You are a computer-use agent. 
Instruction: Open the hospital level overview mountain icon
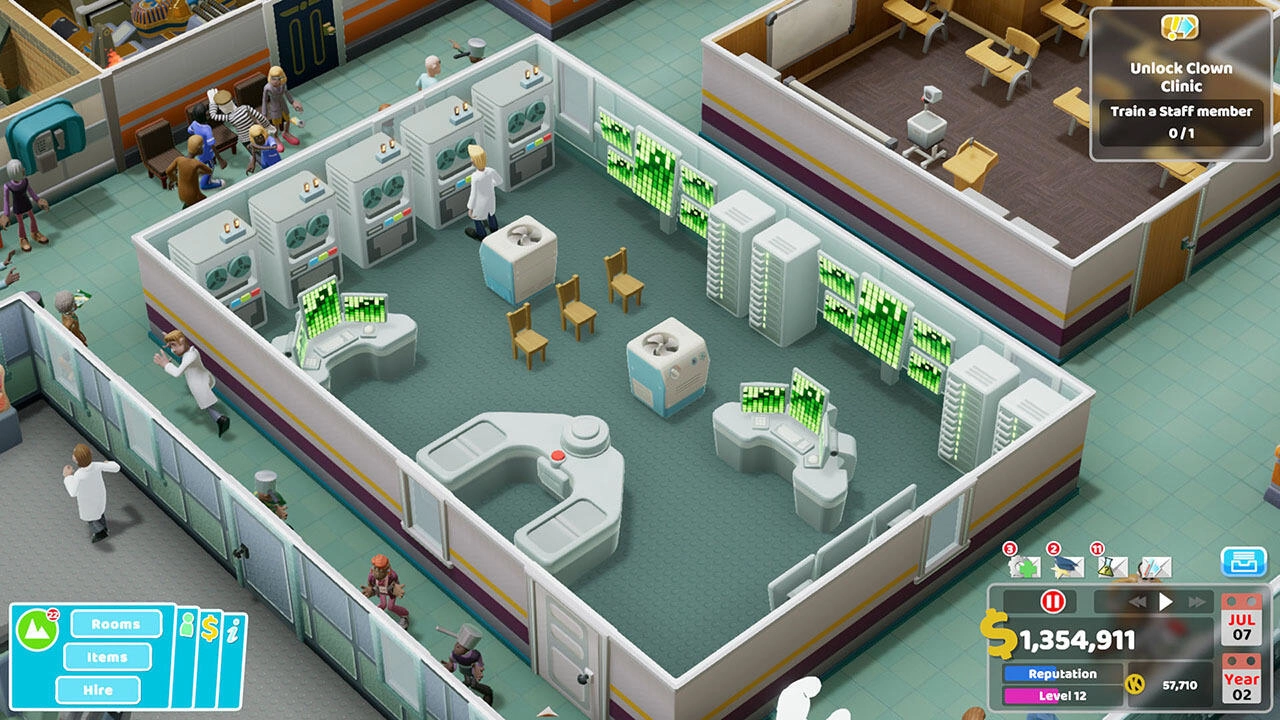click(35, 631)
